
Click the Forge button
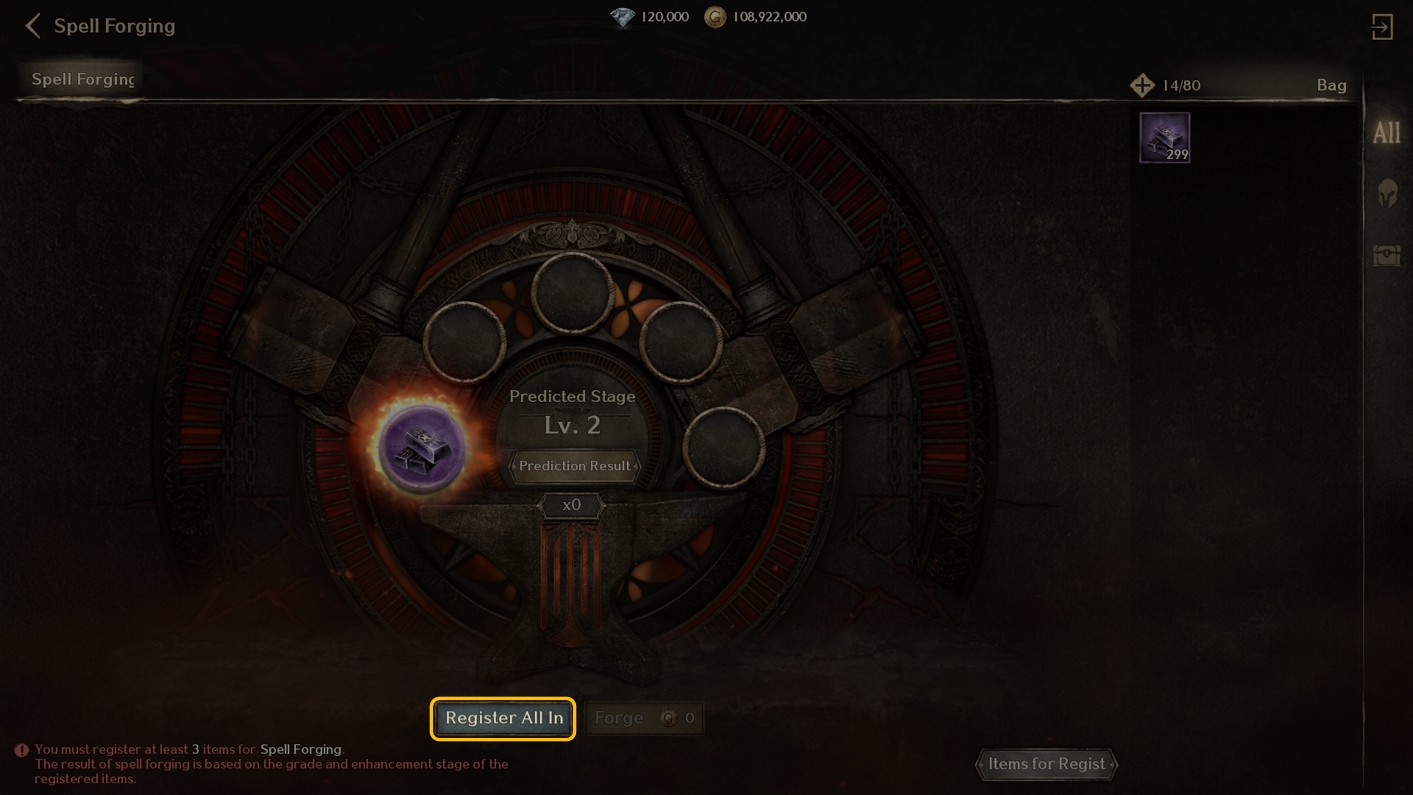coord(644,718)
